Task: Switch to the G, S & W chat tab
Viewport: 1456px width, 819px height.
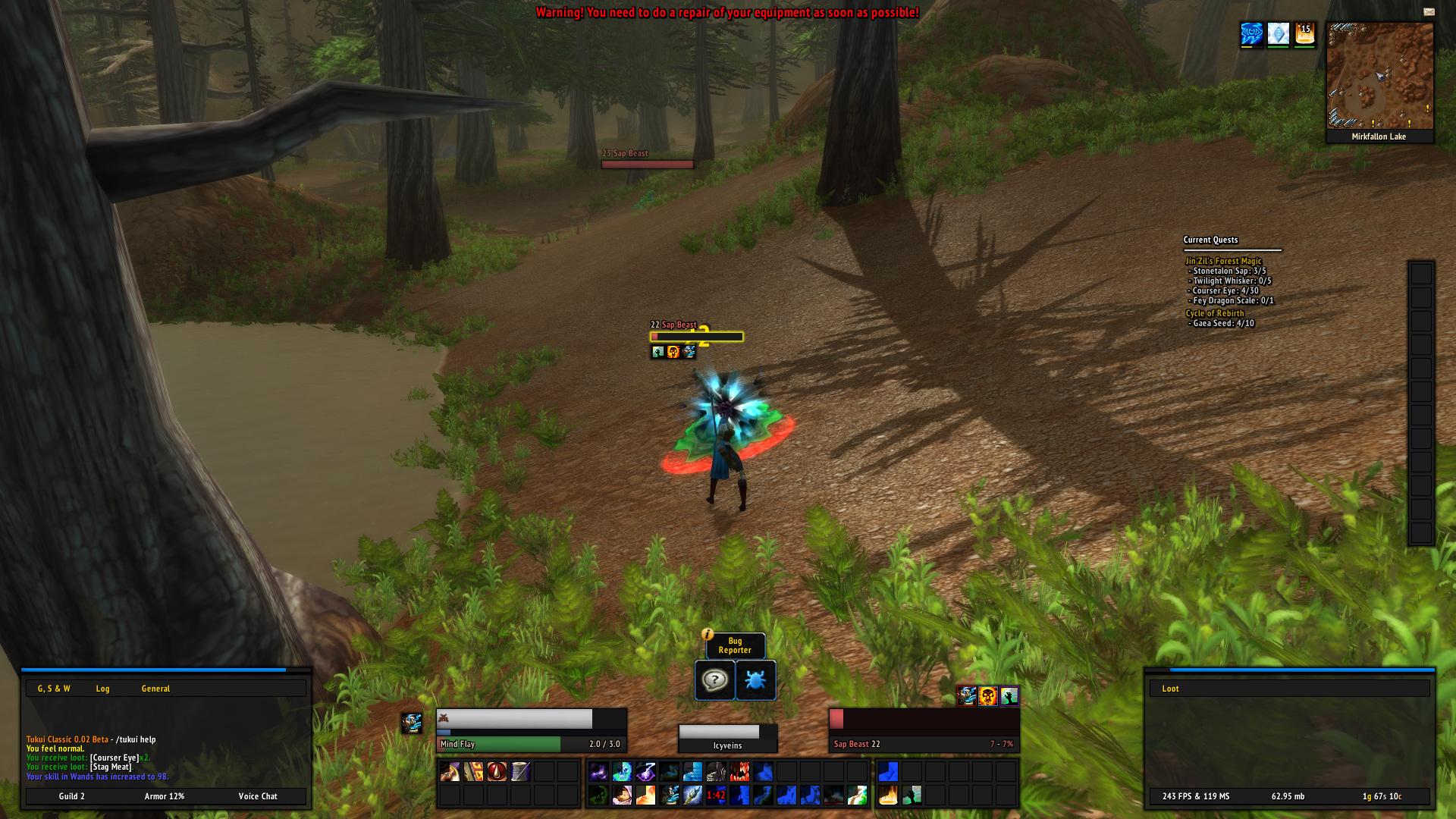Action: 54,689
